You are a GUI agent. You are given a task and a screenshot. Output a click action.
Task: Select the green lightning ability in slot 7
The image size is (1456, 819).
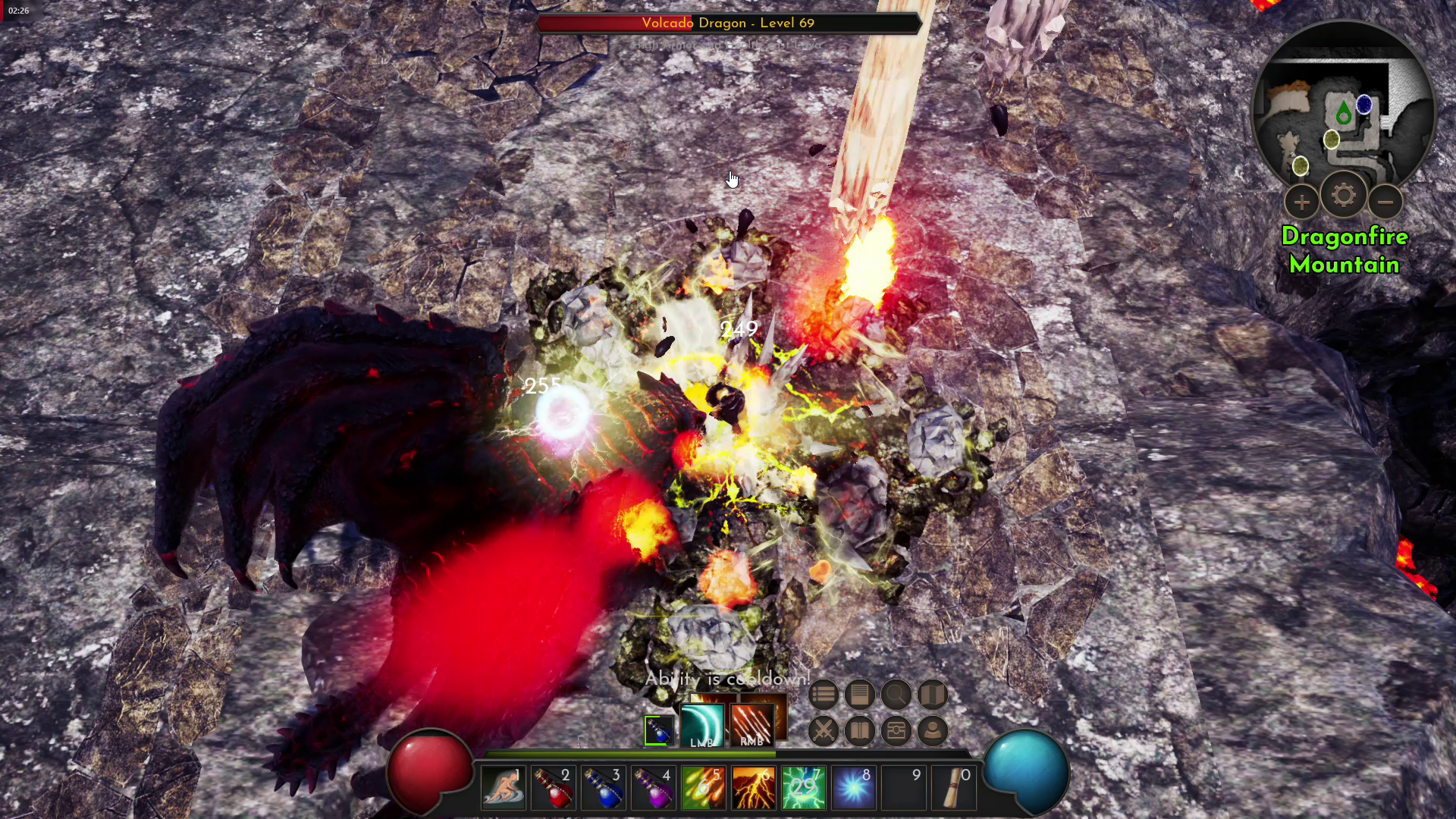tap(804, 789)
